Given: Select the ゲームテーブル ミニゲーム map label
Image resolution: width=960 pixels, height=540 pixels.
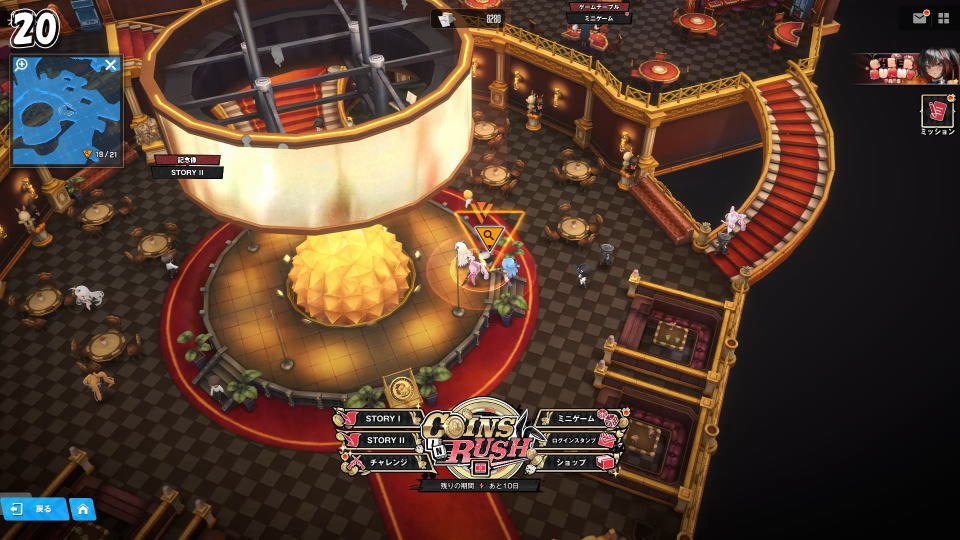Looking at the screenshot, I should pyautogui.click(x=599, y=13).
